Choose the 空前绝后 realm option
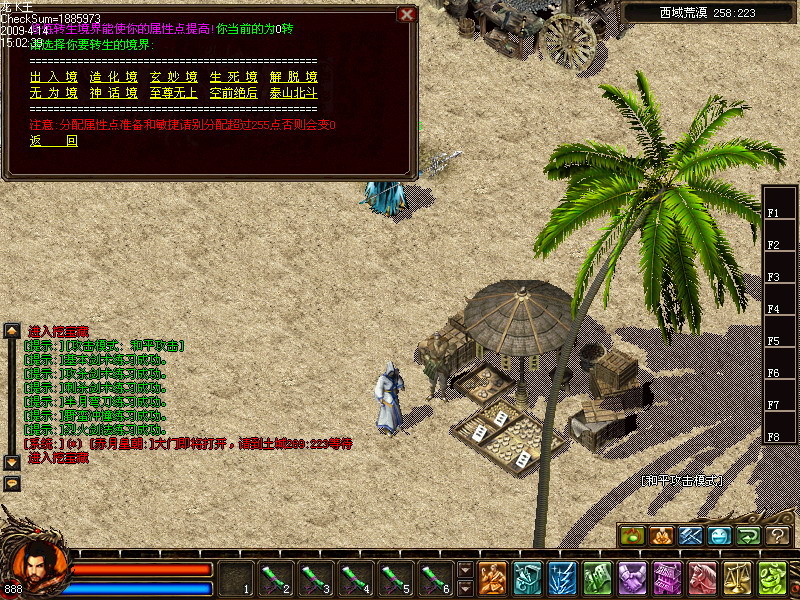Viewport: 800px width, 600px height. pos(233,93)
